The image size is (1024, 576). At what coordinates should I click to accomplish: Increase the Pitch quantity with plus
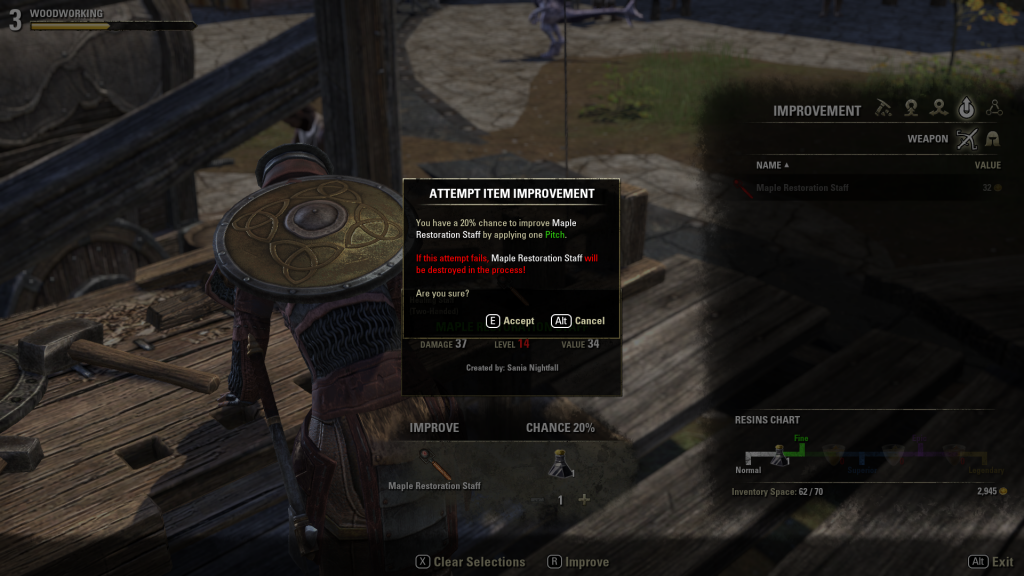coord(584,500)
